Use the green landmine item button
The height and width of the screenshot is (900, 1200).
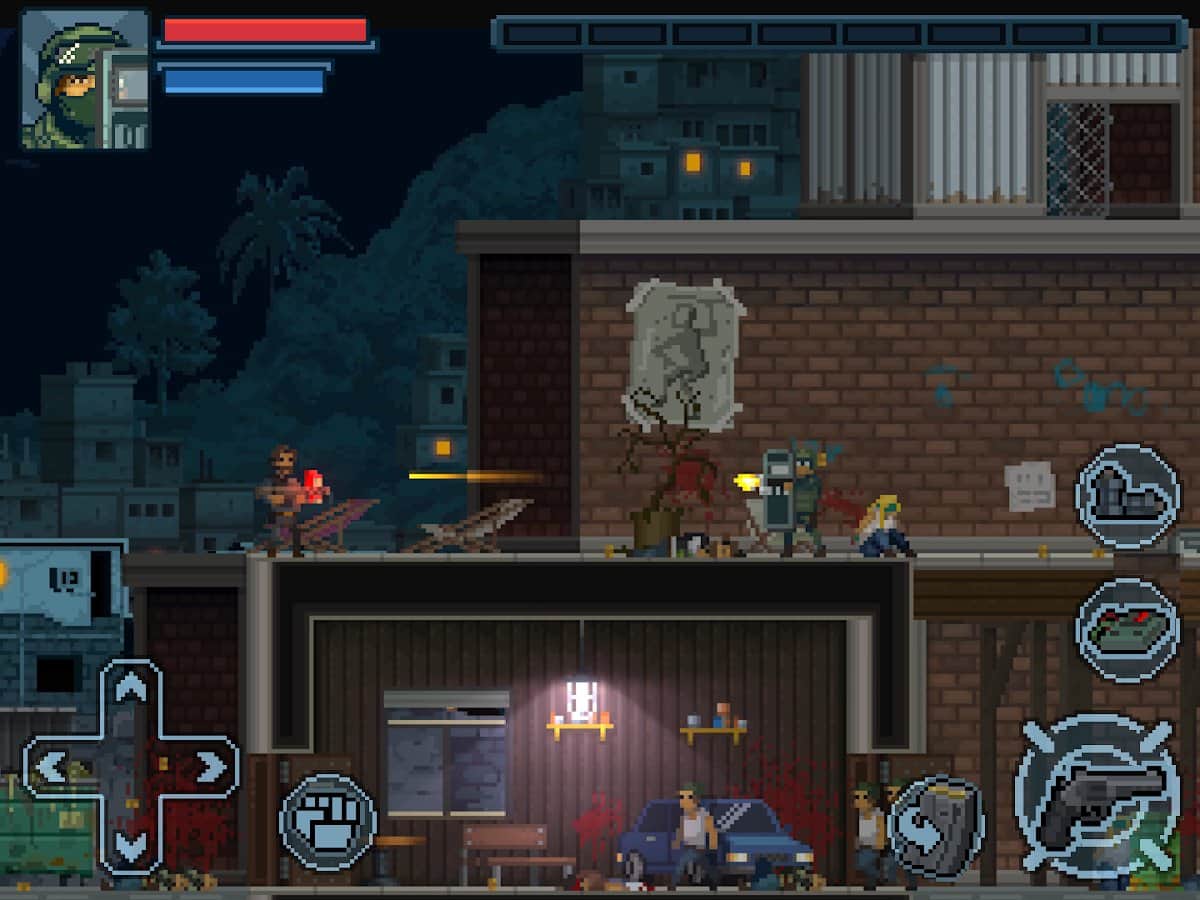(1127, 629)
